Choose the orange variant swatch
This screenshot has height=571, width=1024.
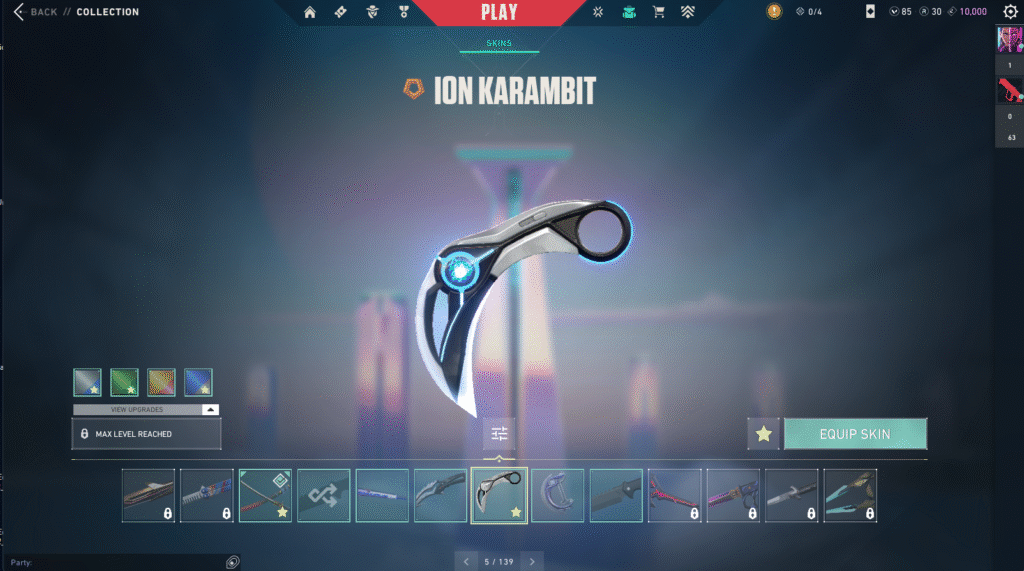[x=161, y=382]
